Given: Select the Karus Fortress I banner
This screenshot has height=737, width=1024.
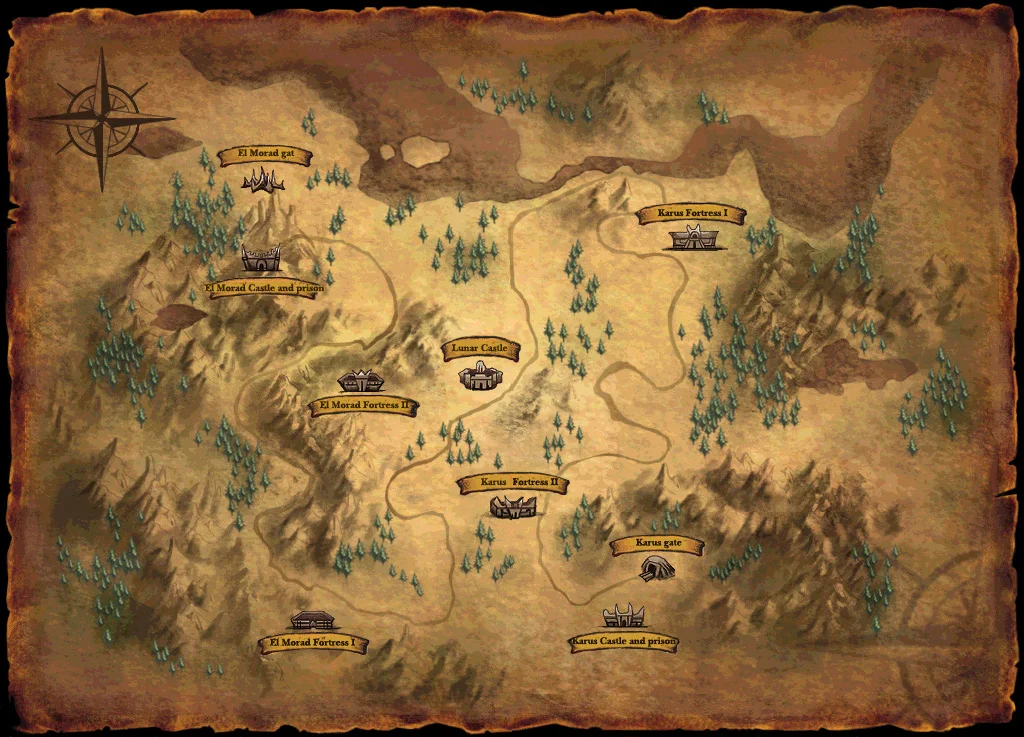Looking at the screenshot, I should (690, 214).
